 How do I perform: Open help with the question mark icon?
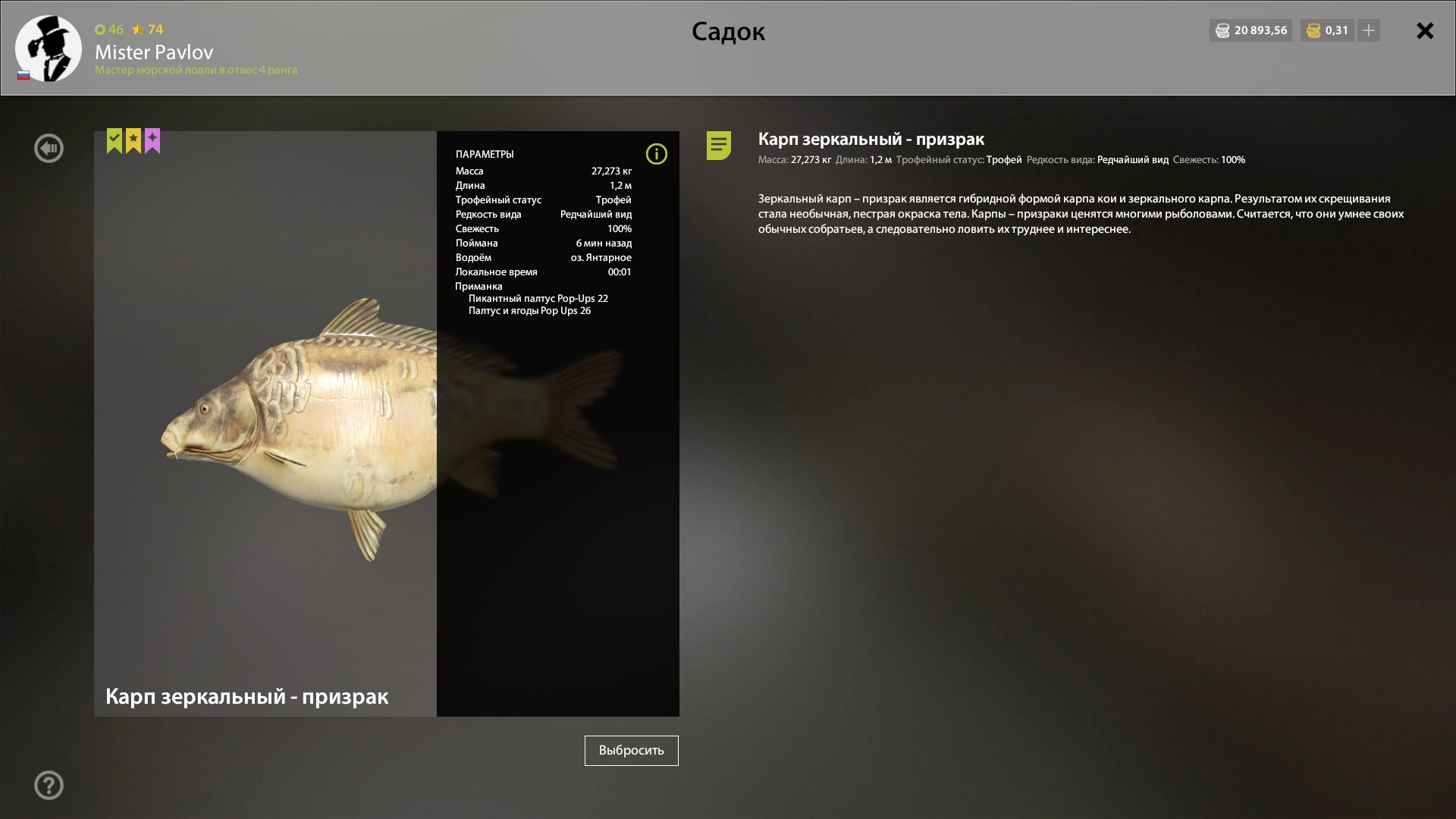49,785
